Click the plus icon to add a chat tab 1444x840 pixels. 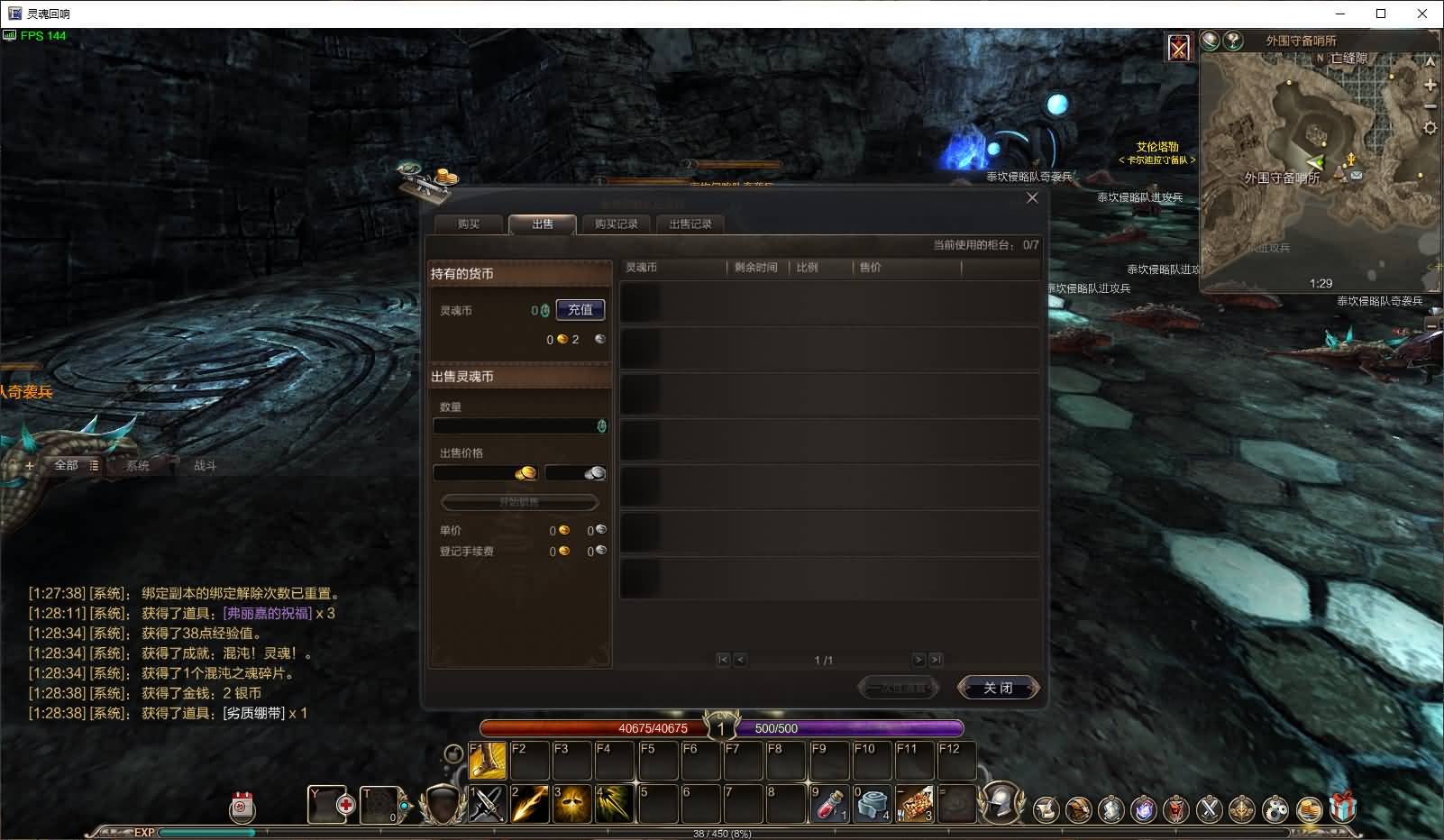29,466
